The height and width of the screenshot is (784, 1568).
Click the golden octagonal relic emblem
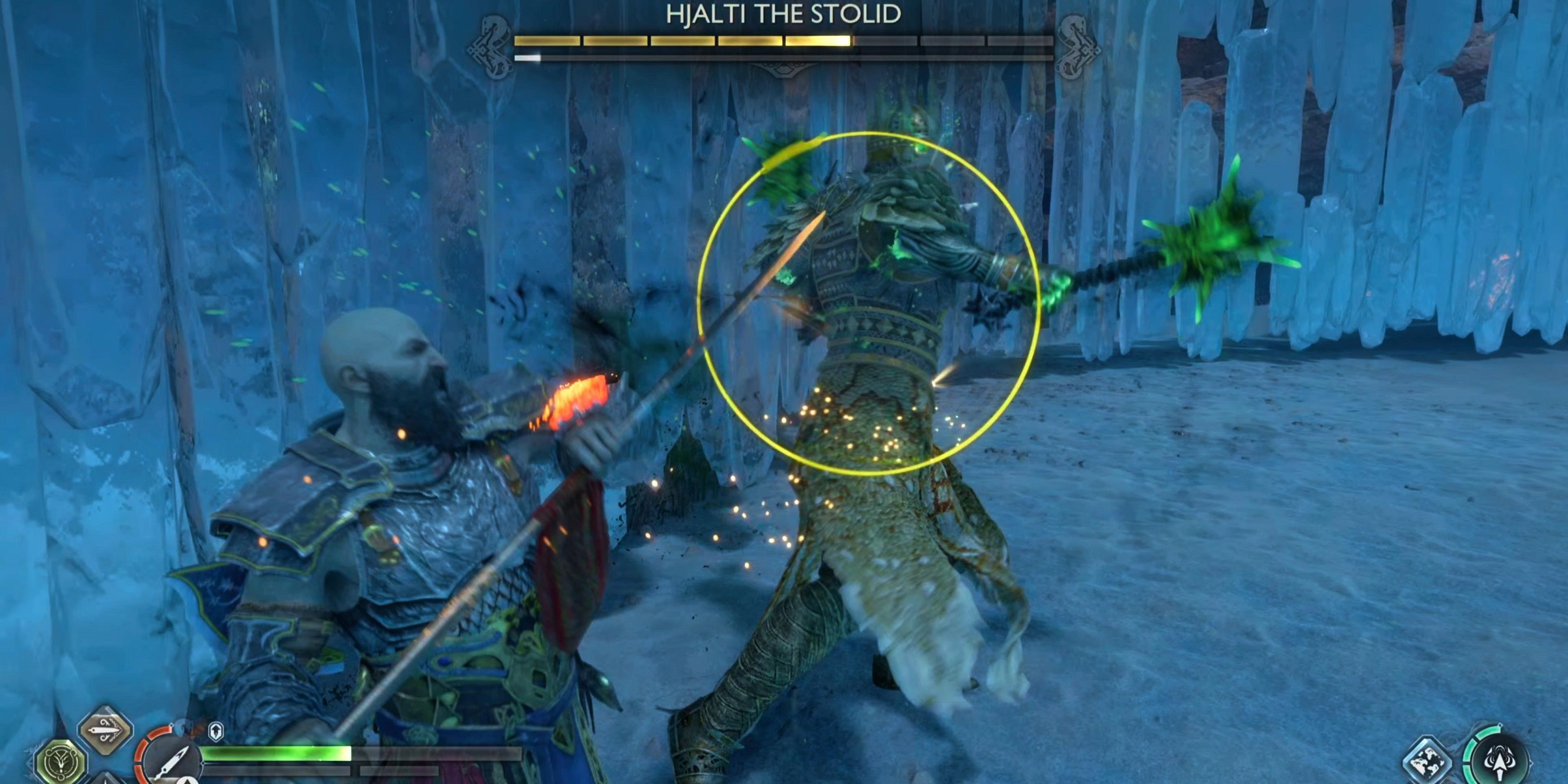pyautogui.click(x=61, y=762)
